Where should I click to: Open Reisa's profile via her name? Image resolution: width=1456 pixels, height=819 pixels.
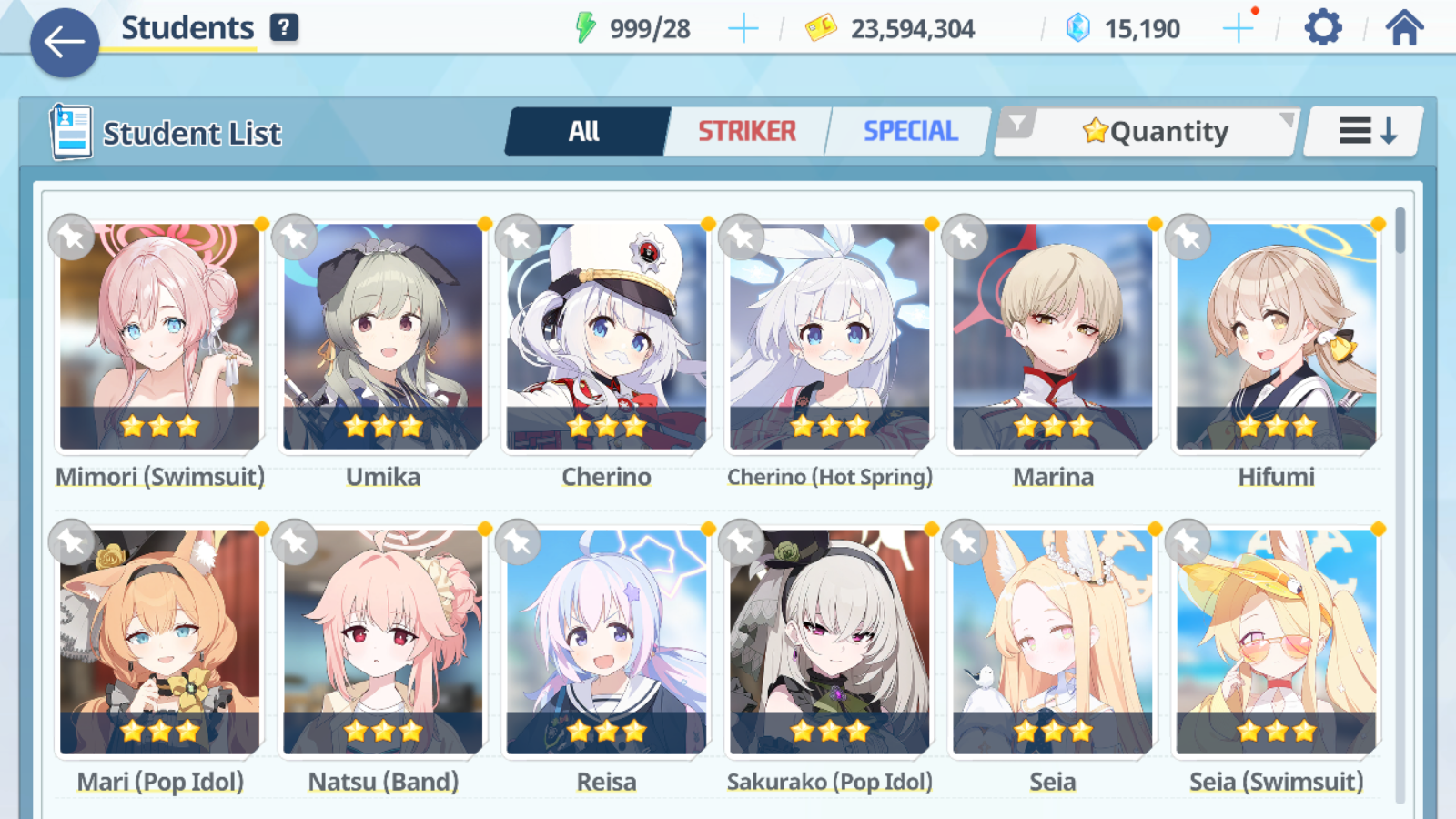tap(606, 781)
